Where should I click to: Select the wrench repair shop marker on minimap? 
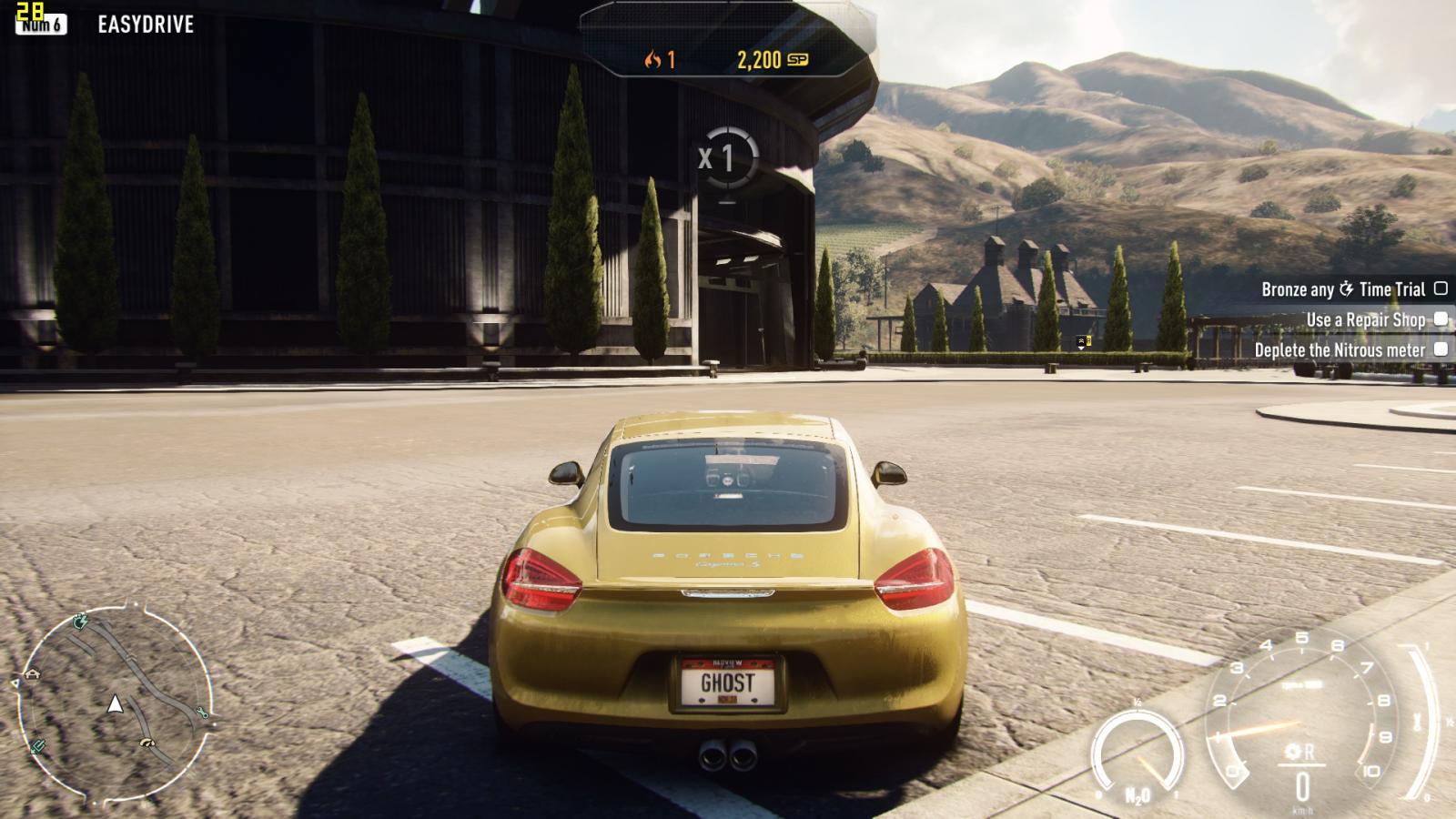tap(202, 714)
